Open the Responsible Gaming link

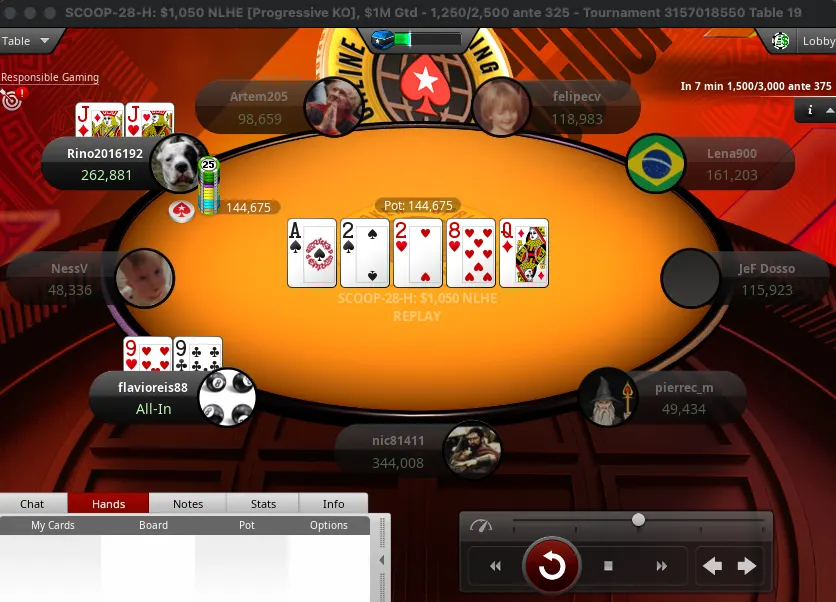click(x=50, y=77)
